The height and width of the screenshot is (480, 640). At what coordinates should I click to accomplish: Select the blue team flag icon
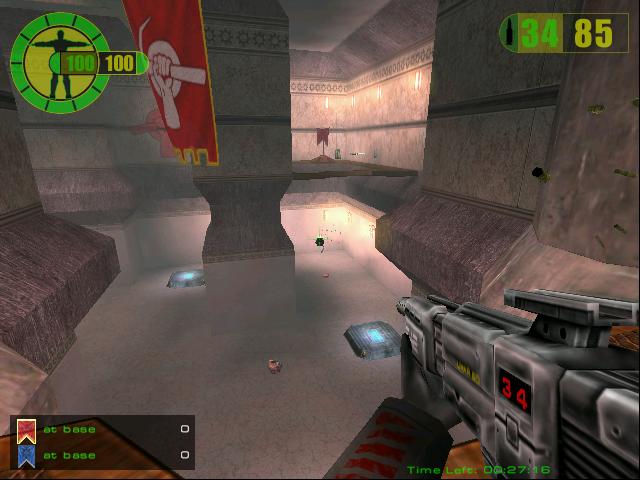coord(27,456)
